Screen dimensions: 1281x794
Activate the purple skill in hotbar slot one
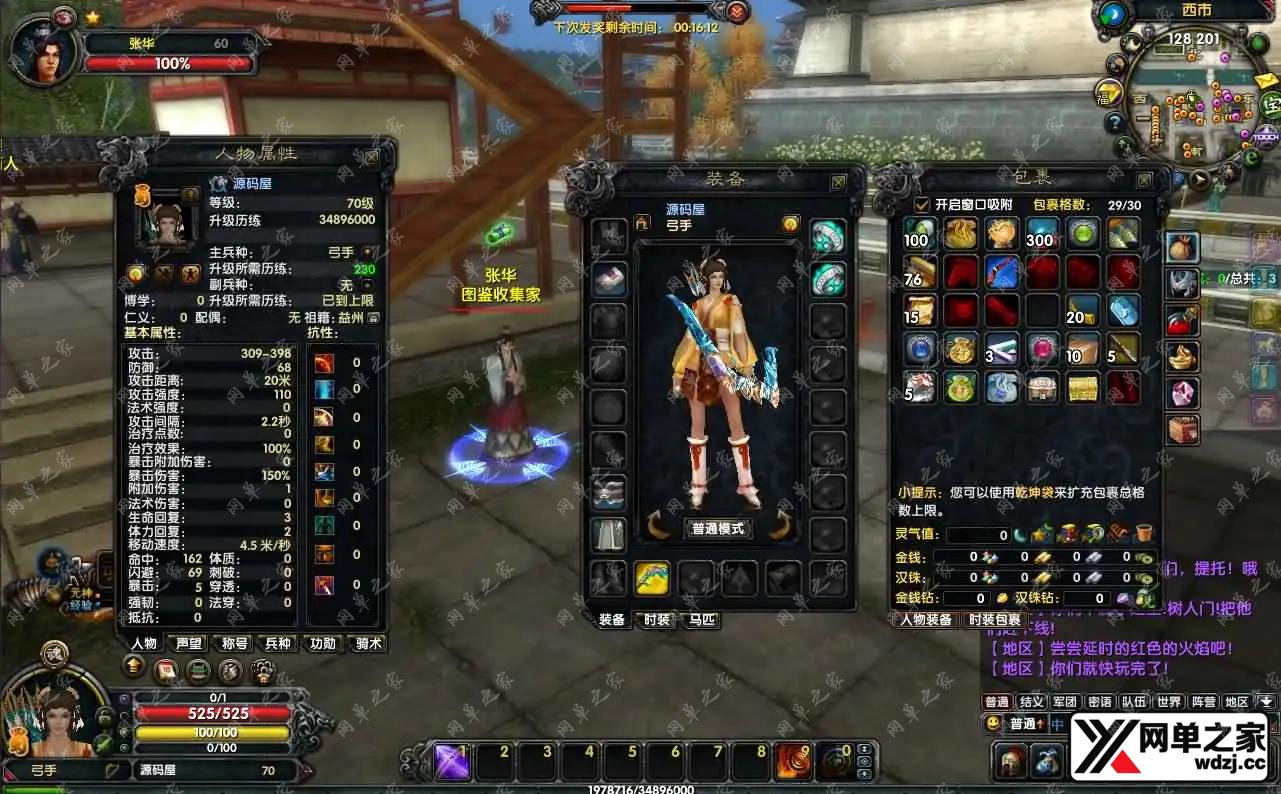click(453, 762)
